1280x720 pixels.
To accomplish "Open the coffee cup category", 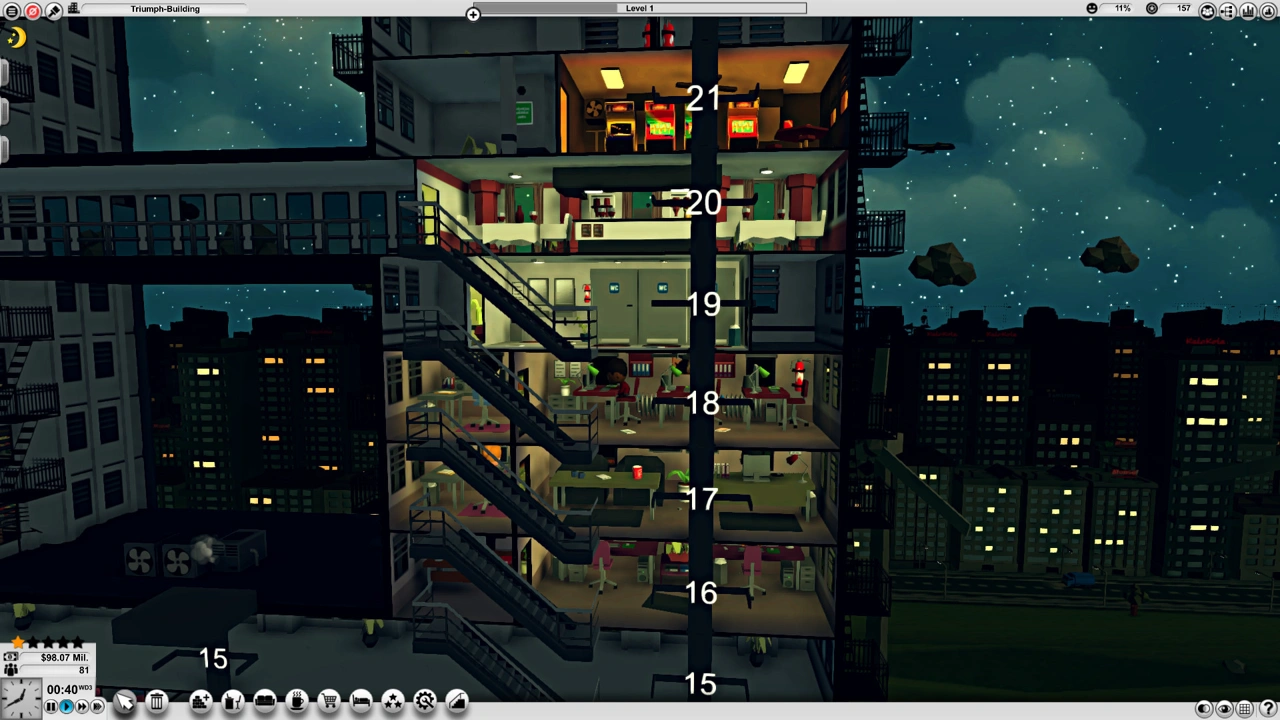I will [x=297, y=701].
